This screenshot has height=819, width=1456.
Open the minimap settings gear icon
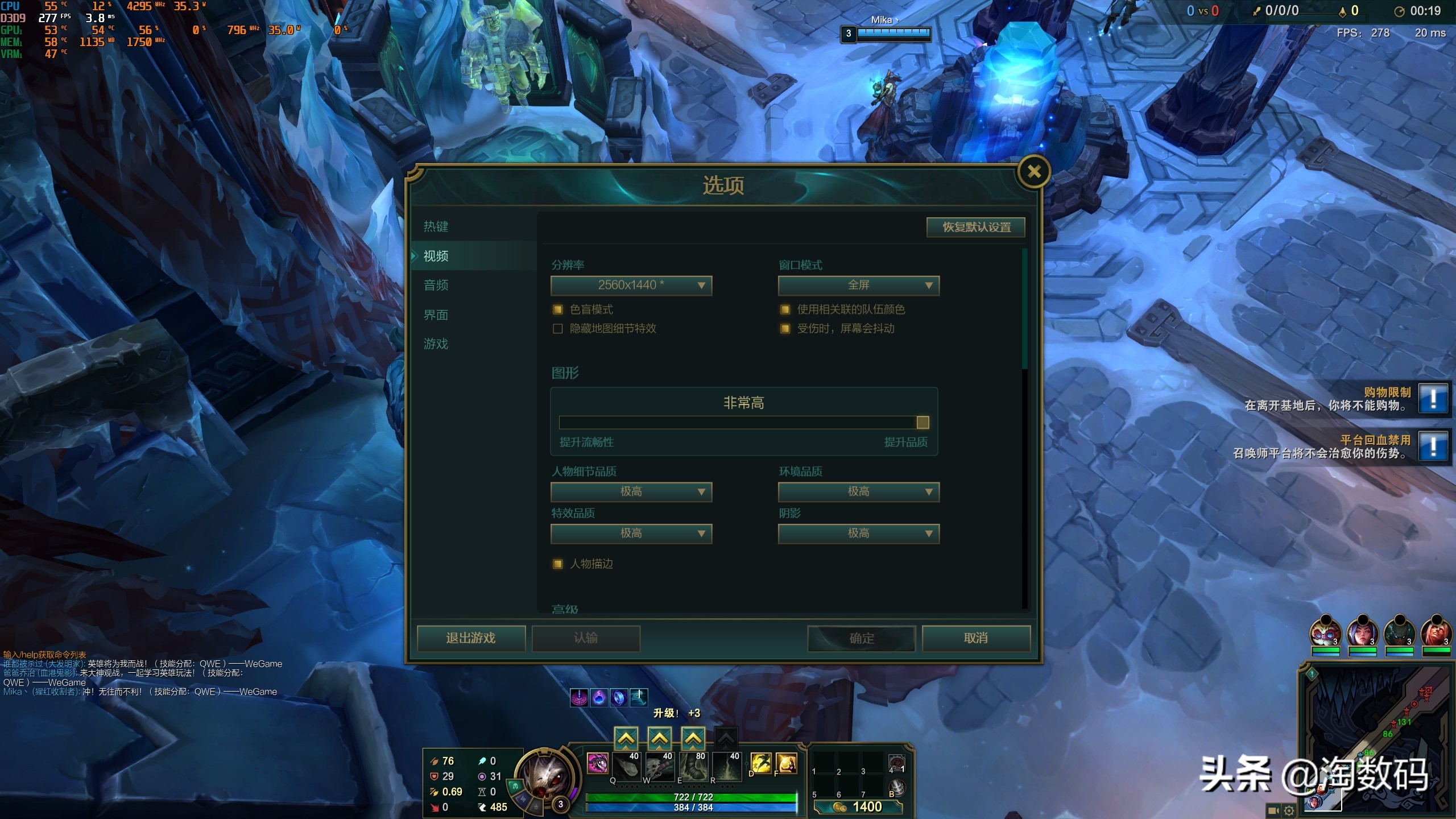(1289, 811)
